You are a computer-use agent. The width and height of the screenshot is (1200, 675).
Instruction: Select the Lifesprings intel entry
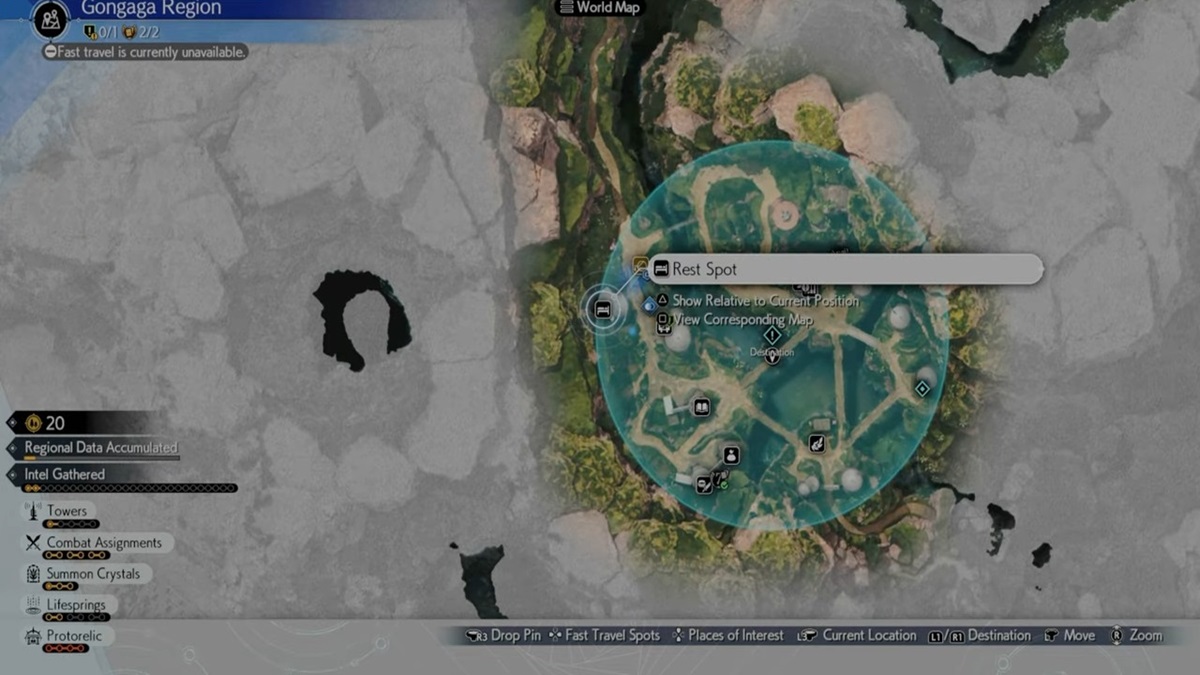click(x=75, y=605)
